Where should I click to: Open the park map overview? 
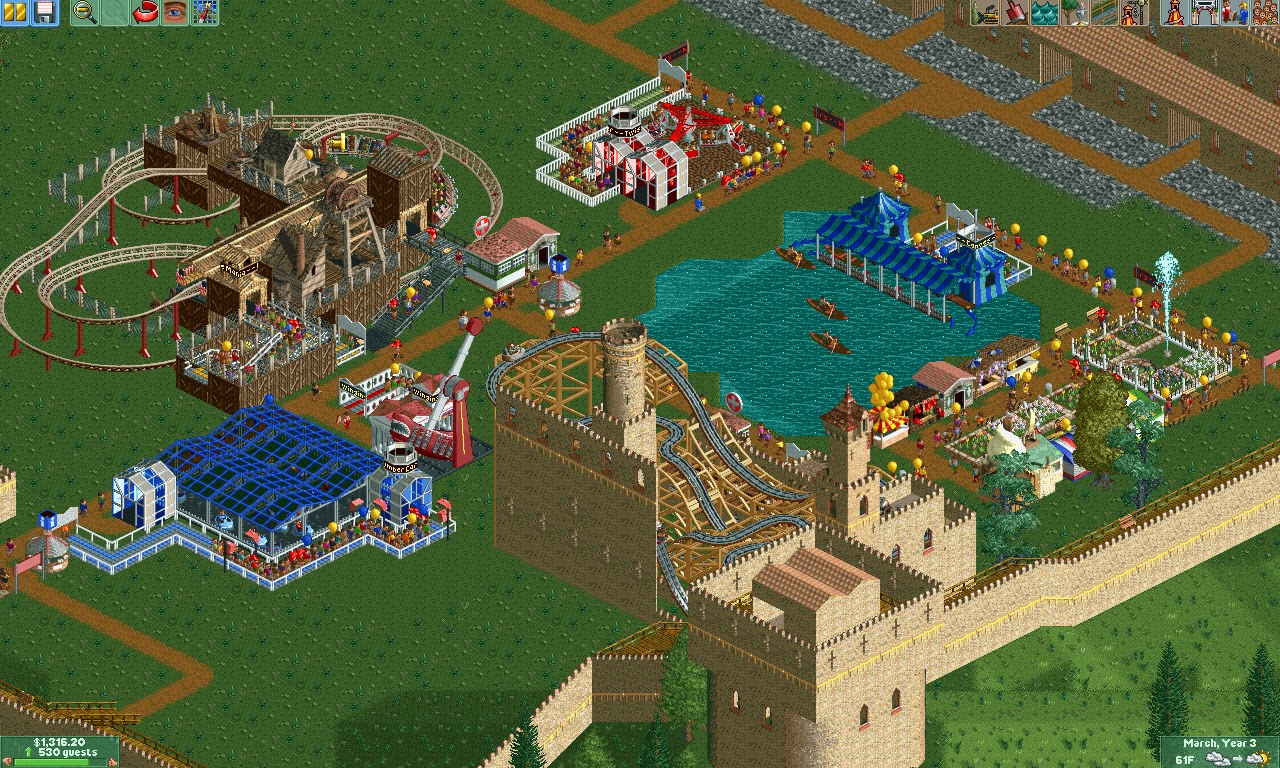pos(115,12)
